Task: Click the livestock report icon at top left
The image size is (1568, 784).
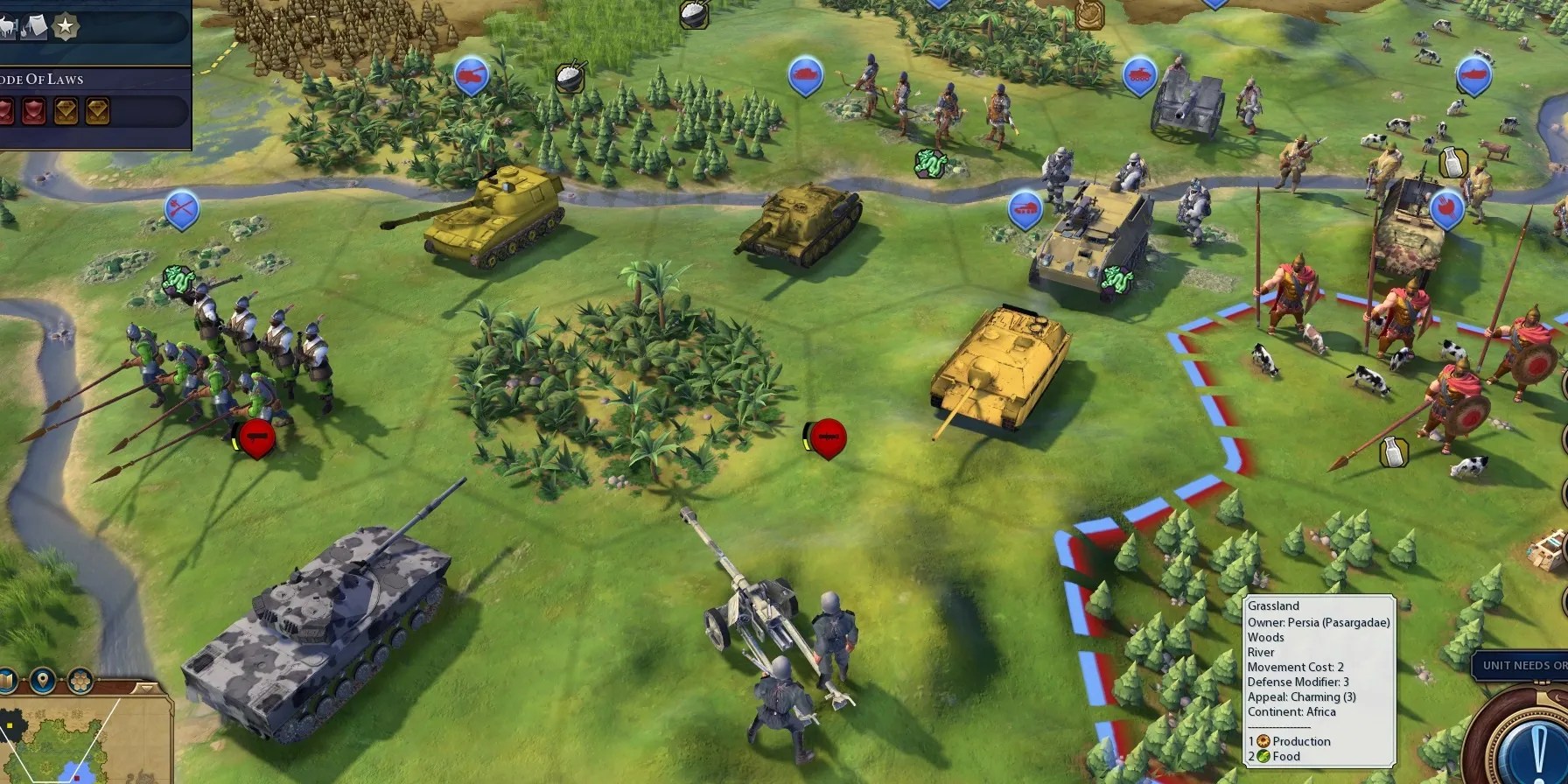Action: point(5,26)
